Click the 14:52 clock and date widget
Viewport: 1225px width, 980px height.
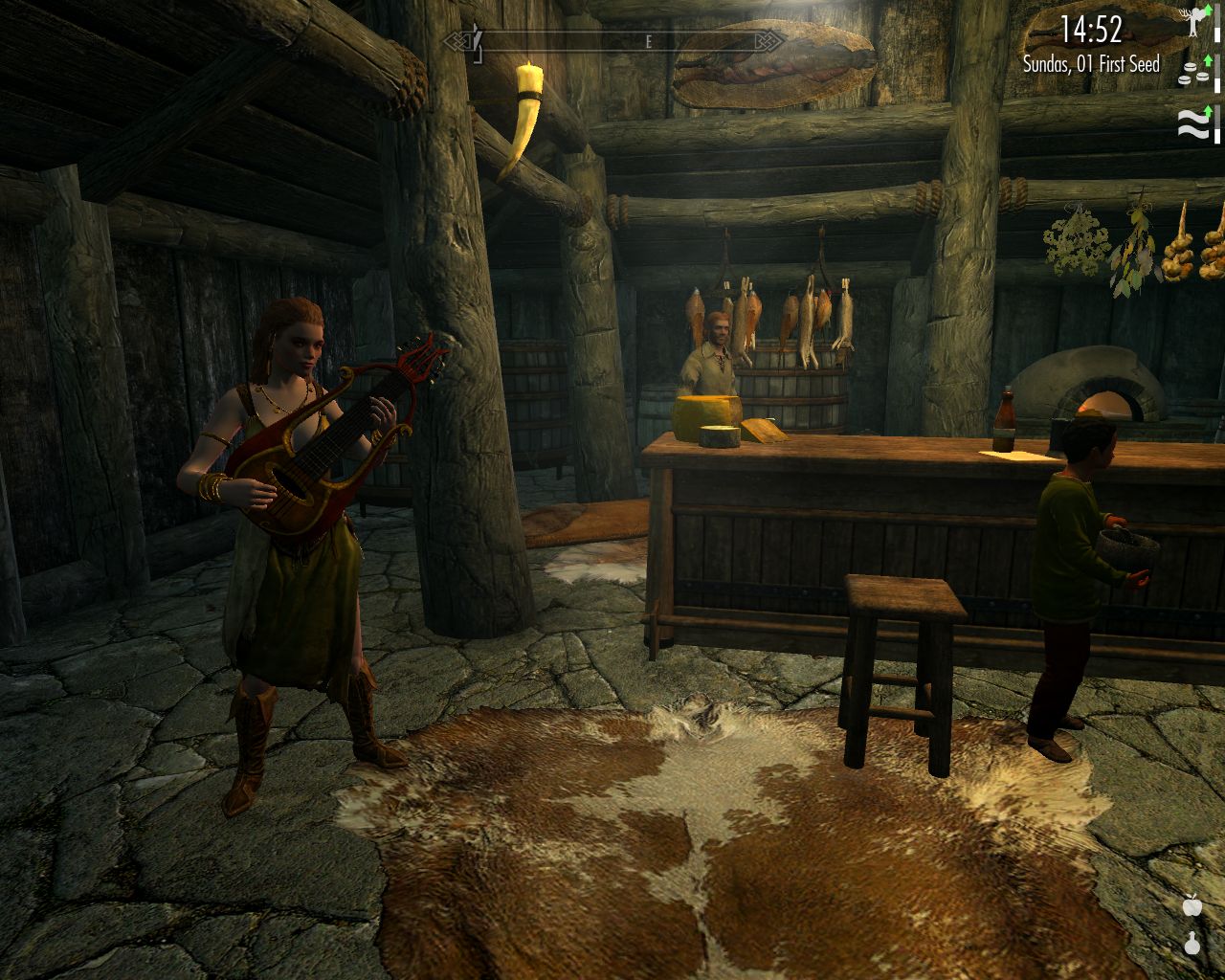(1090, 44)
